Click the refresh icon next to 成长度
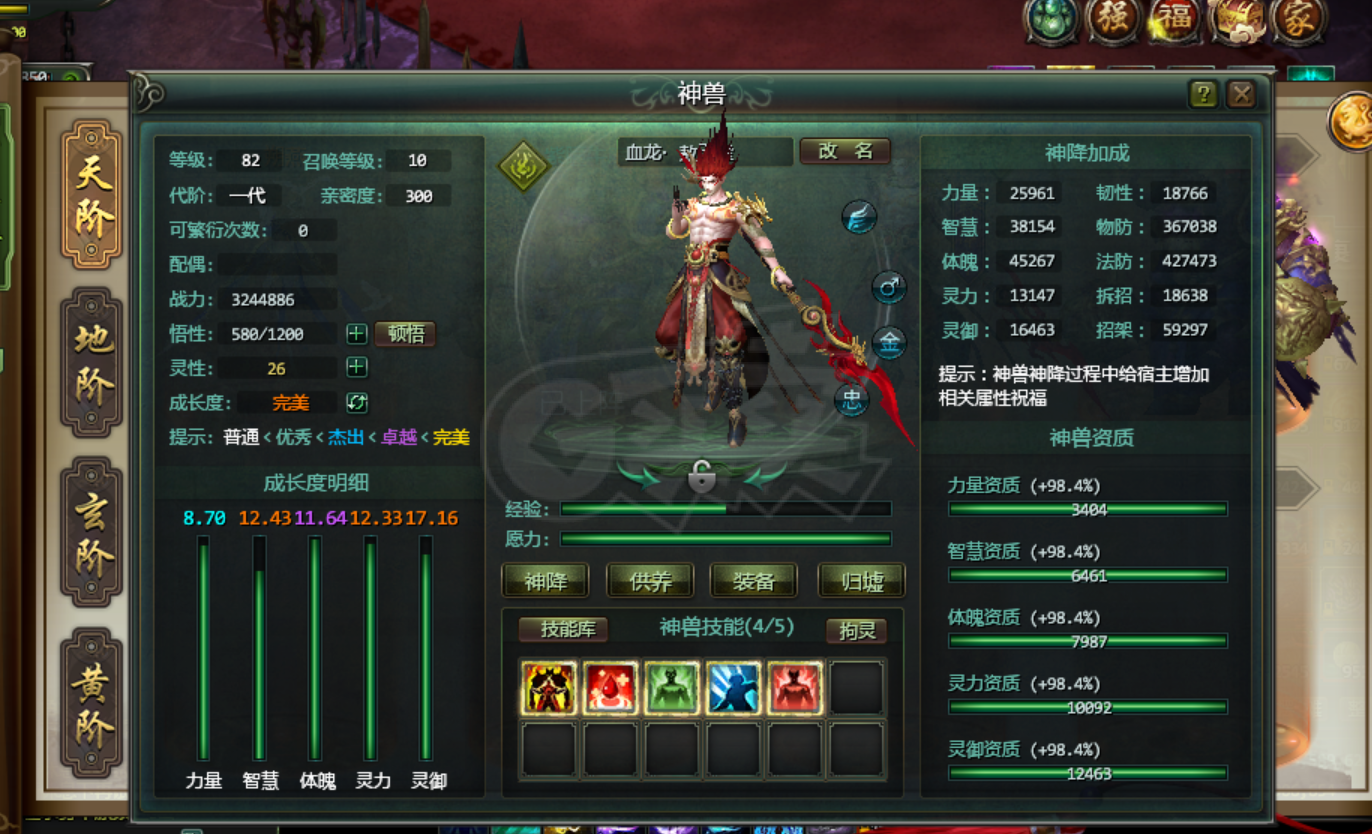This screenshot has width=1372, height=834. tap(357, 402)
